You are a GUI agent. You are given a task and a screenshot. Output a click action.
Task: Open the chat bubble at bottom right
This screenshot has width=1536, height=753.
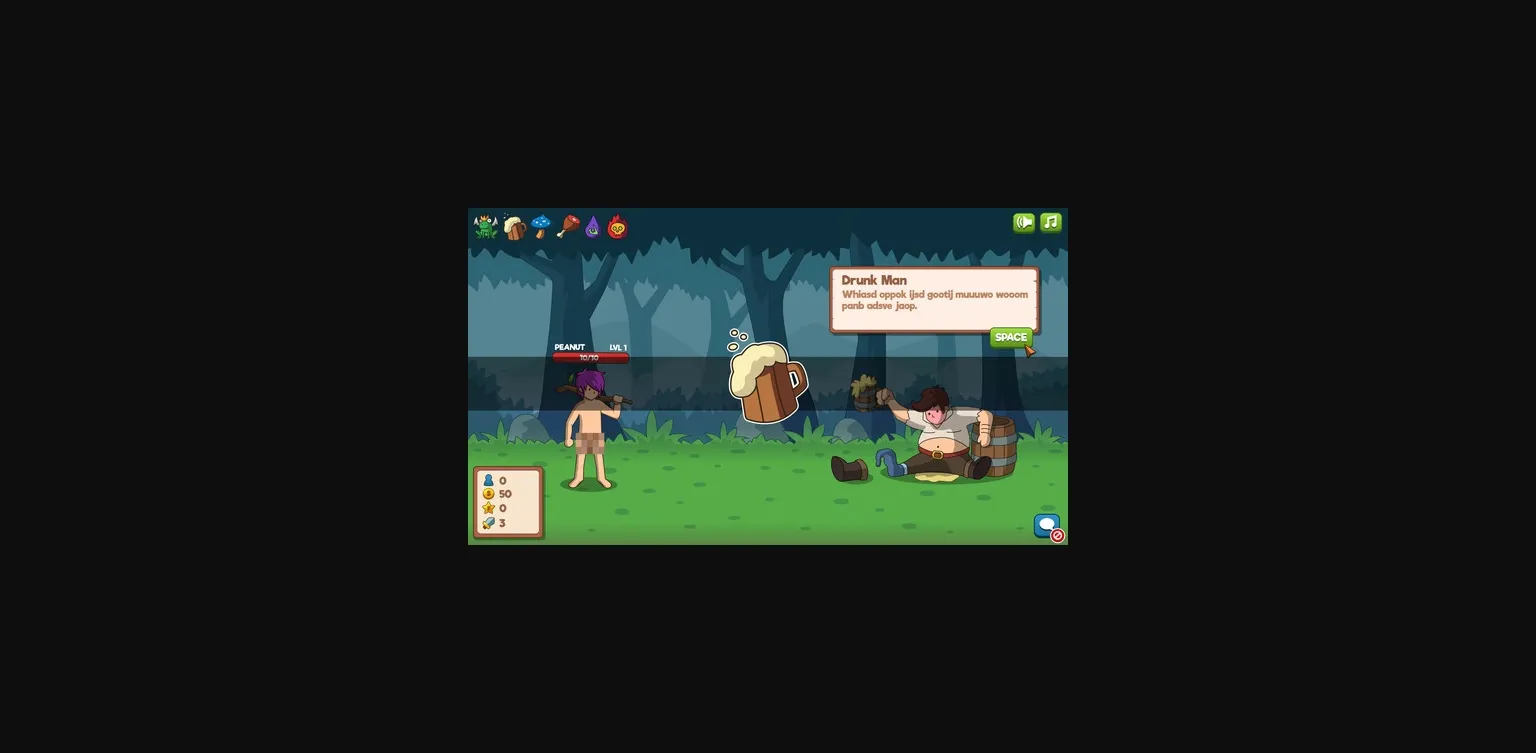click(x=1046, y=524)
